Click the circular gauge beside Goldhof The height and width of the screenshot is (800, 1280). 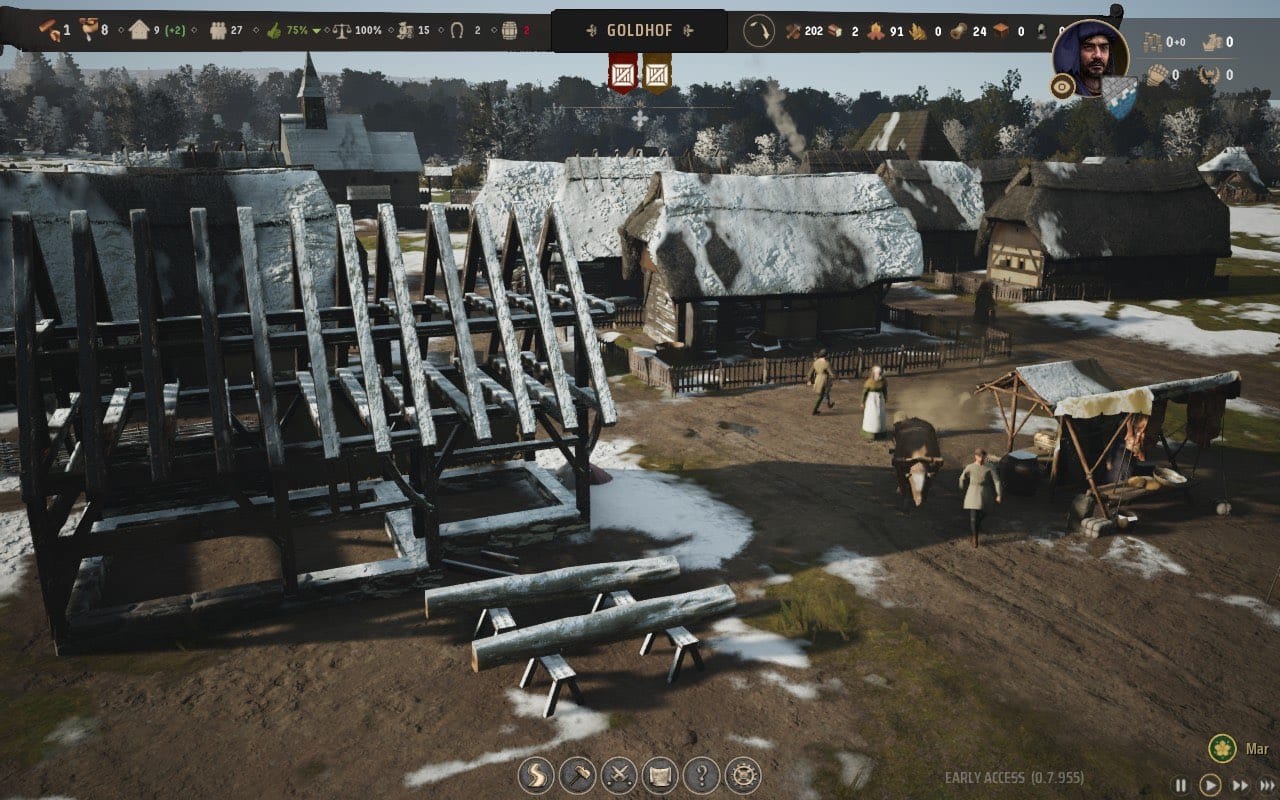pyautogui.click(x=759, y=31)
